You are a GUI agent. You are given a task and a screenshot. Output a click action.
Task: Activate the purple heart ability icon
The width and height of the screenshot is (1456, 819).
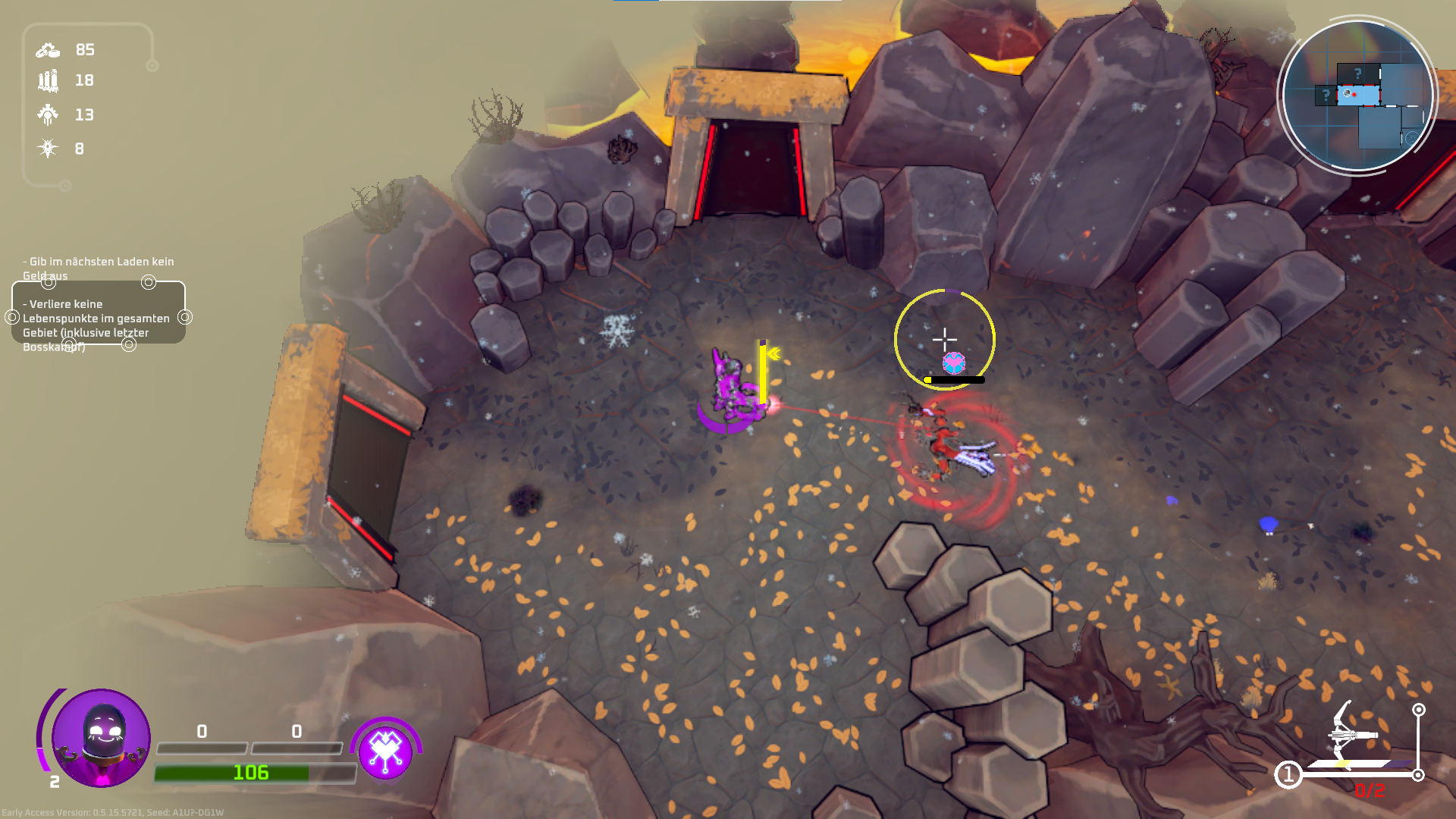tap(385, 752)
